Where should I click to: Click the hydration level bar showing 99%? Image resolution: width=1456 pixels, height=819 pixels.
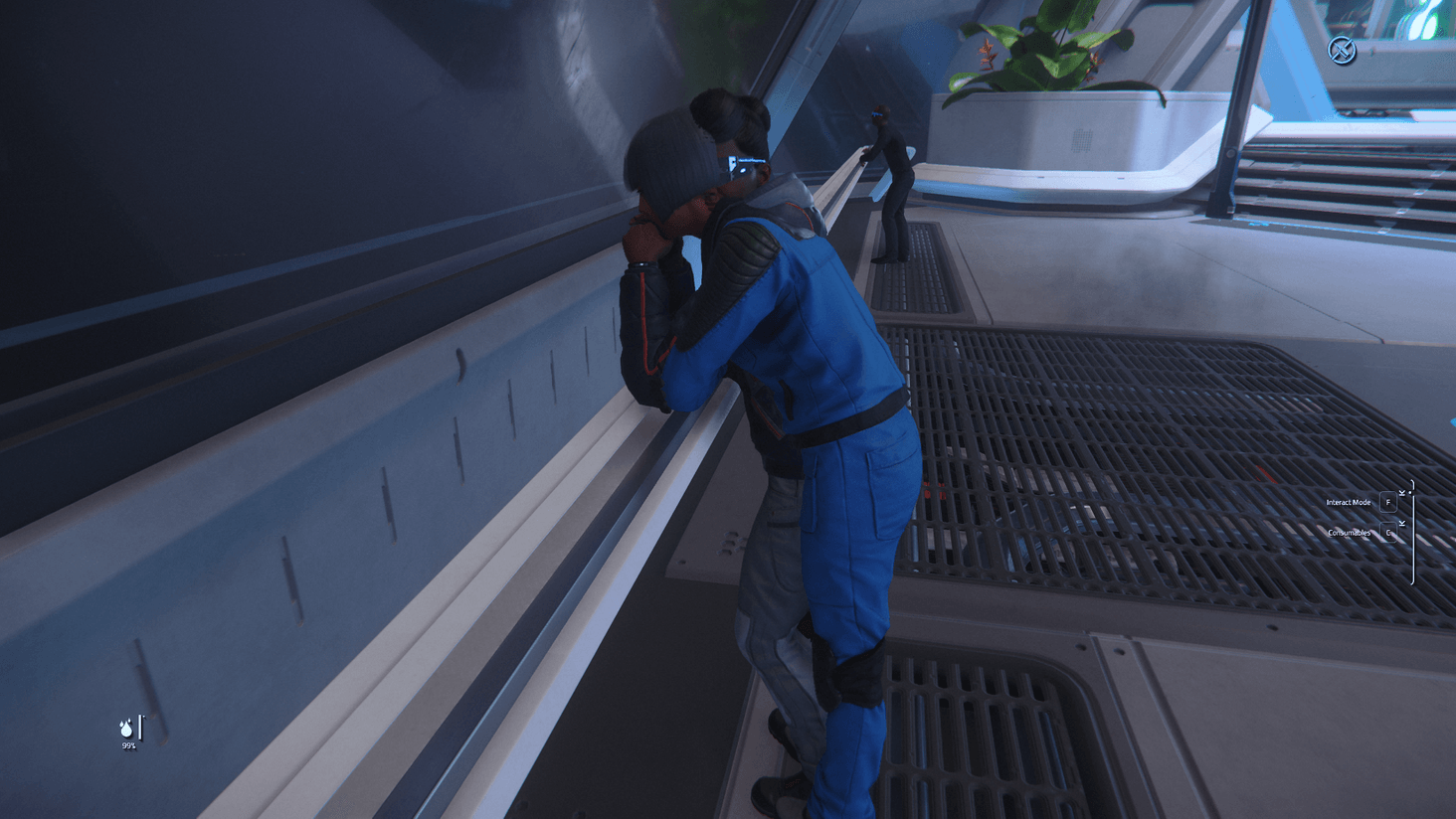(140, 727)
